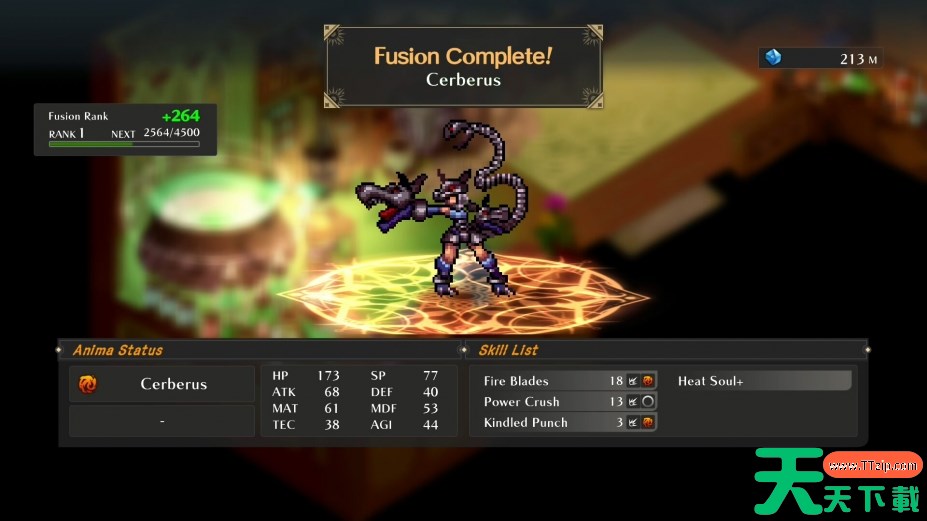Screen dimensions: 927x521
Task: Select the Kindled Punch skill row
Action: pos(564,423)
